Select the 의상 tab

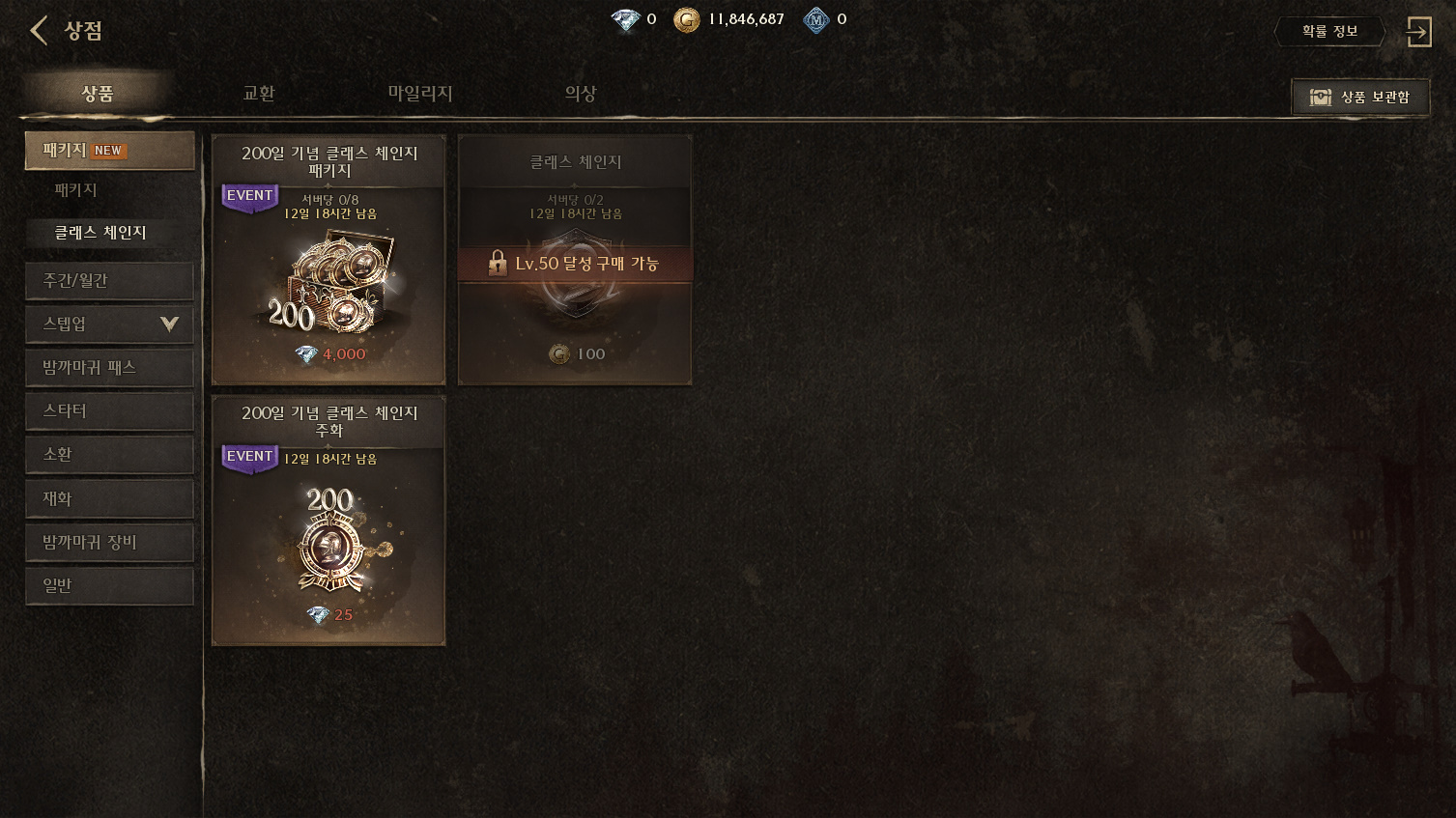(x=581, y=94)
